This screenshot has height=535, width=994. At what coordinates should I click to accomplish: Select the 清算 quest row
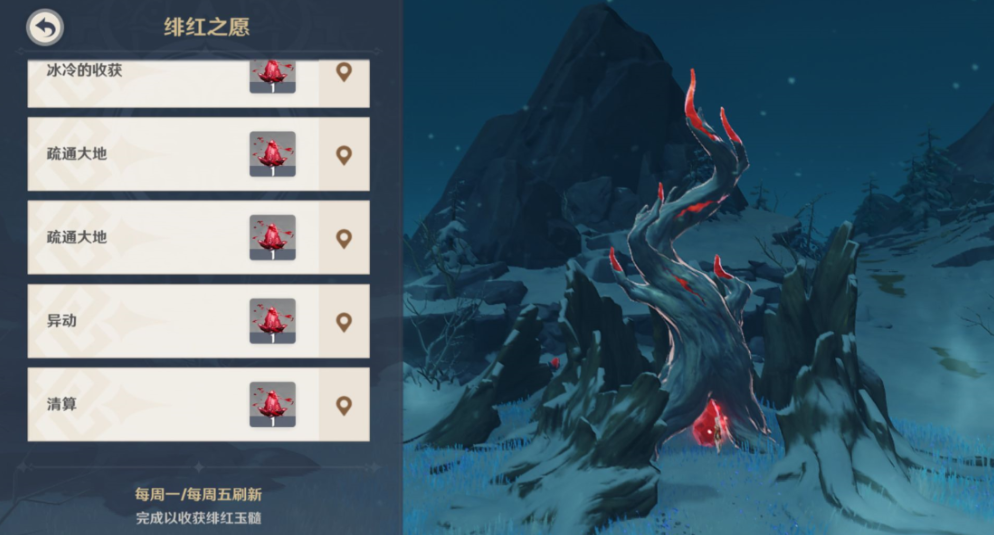(x=130, y=405)
